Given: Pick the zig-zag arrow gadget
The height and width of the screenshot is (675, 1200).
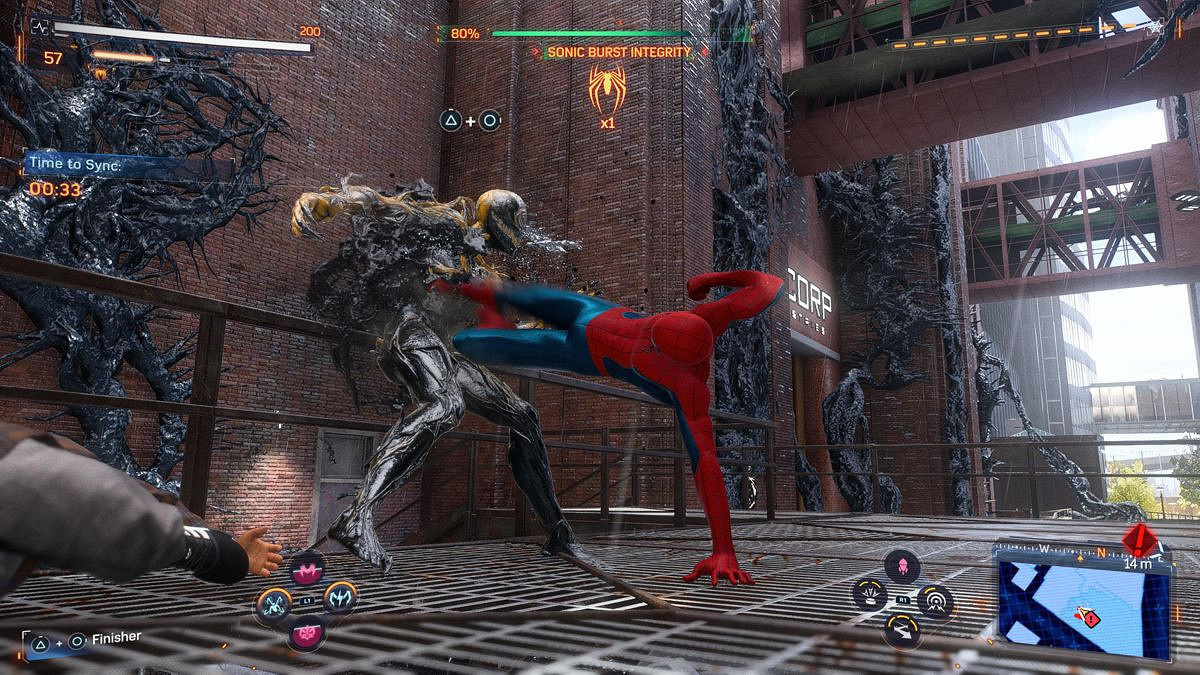Looking at the screenshot, I should pyautogui.click(x=902, y=630).
